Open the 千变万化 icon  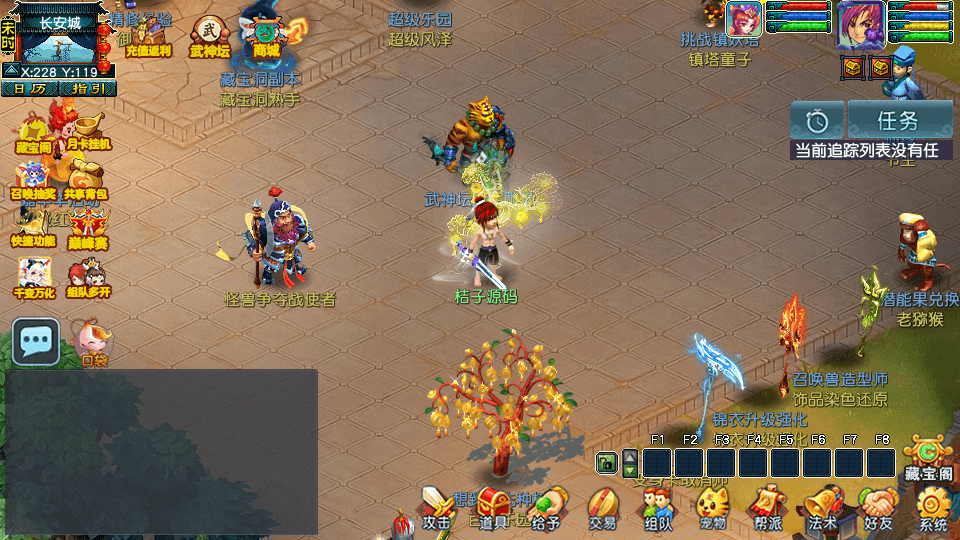33,276
